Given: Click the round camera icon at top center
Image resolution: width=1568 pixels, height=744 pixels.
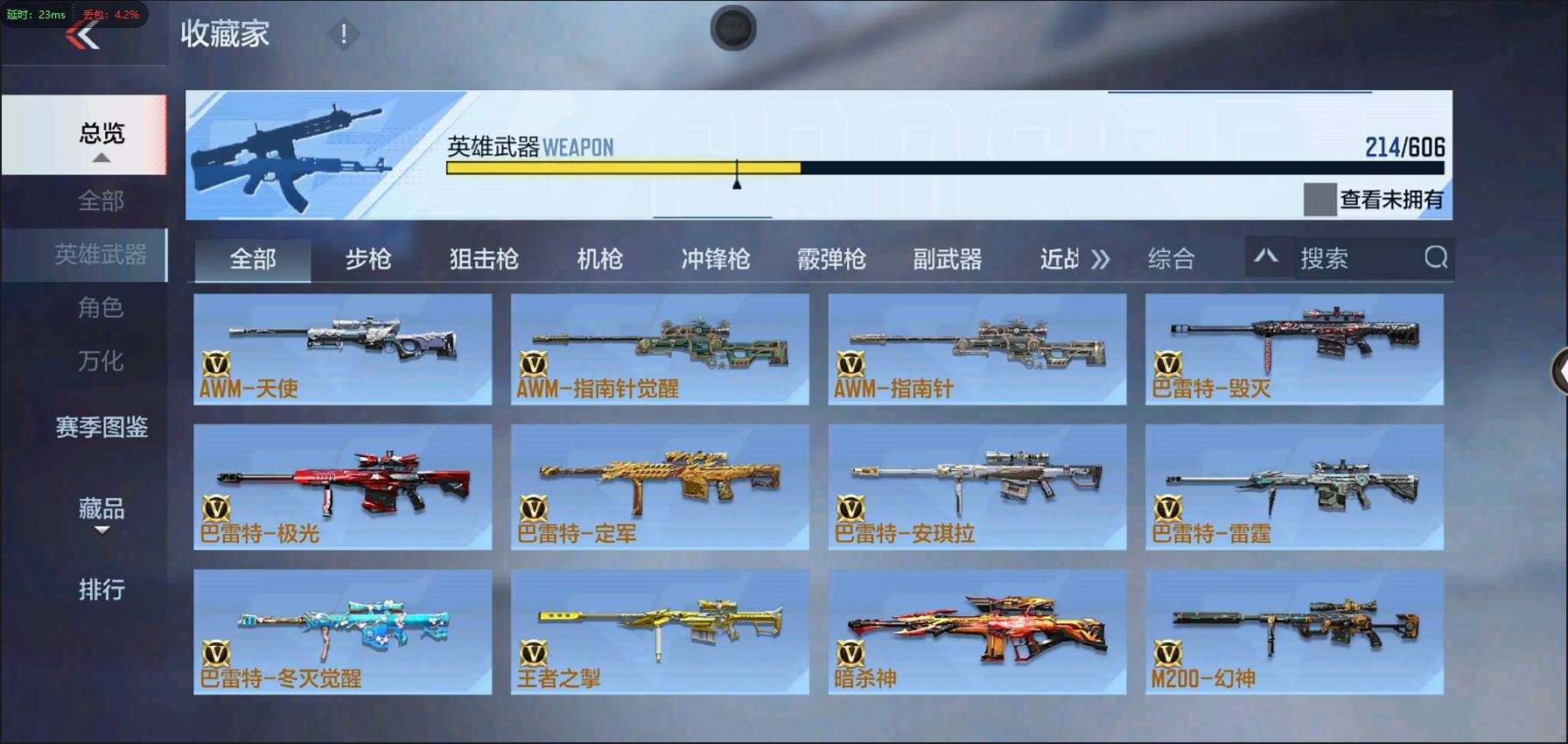Looking at the screenshot, I should pos(733,28).
